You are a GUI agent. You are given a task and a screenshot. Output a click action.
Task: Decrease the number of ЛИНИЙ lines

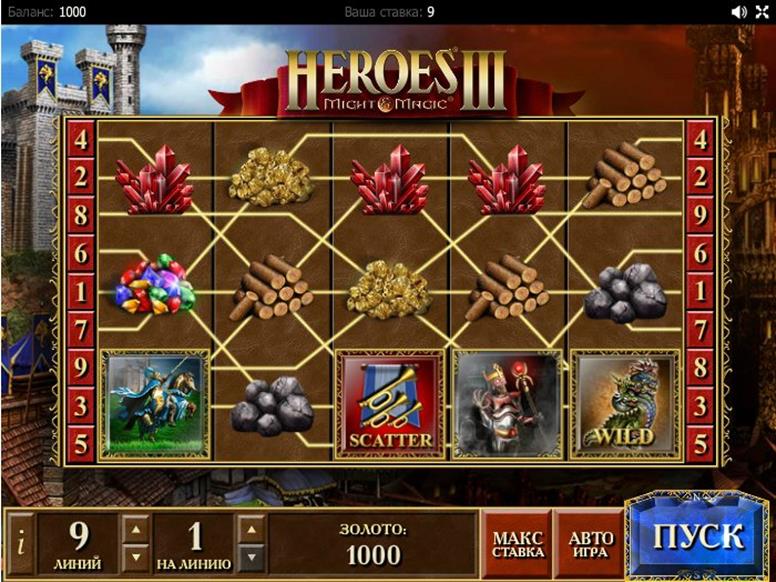pos(136,557)
